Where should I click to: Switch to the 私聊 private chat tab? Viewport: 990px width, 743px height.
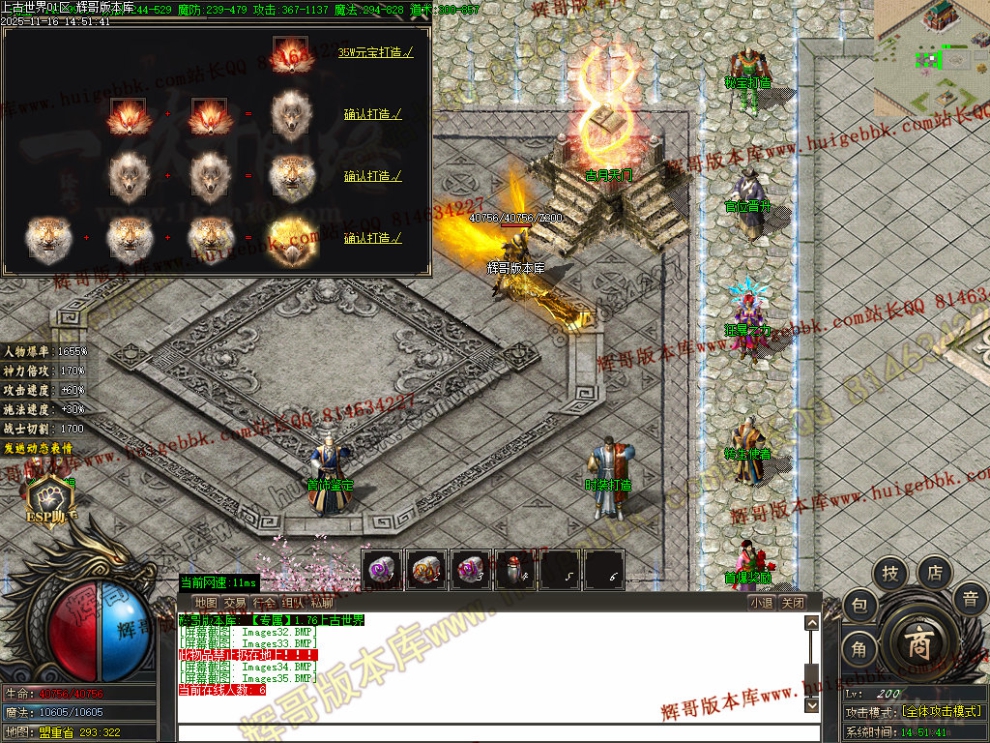322,603
